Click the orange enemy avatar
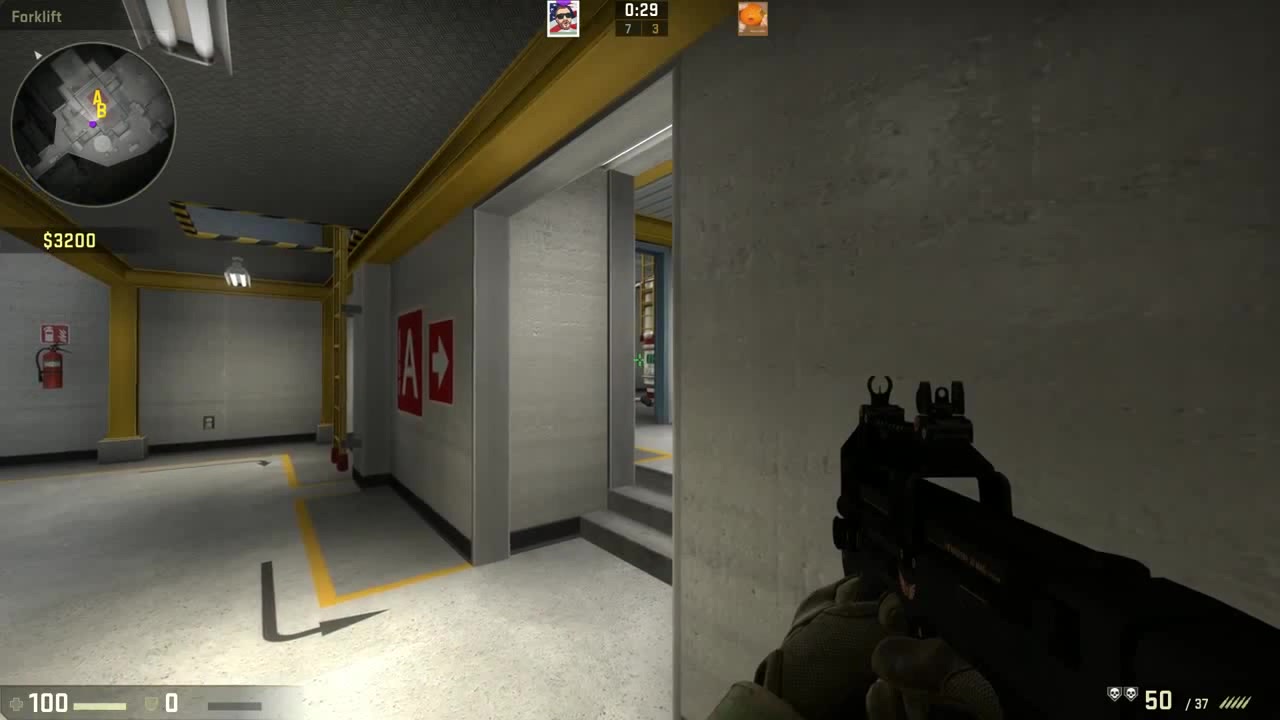Image resolution: width=1280 pixels, height=720 pixels. click(x=752, y=17)
